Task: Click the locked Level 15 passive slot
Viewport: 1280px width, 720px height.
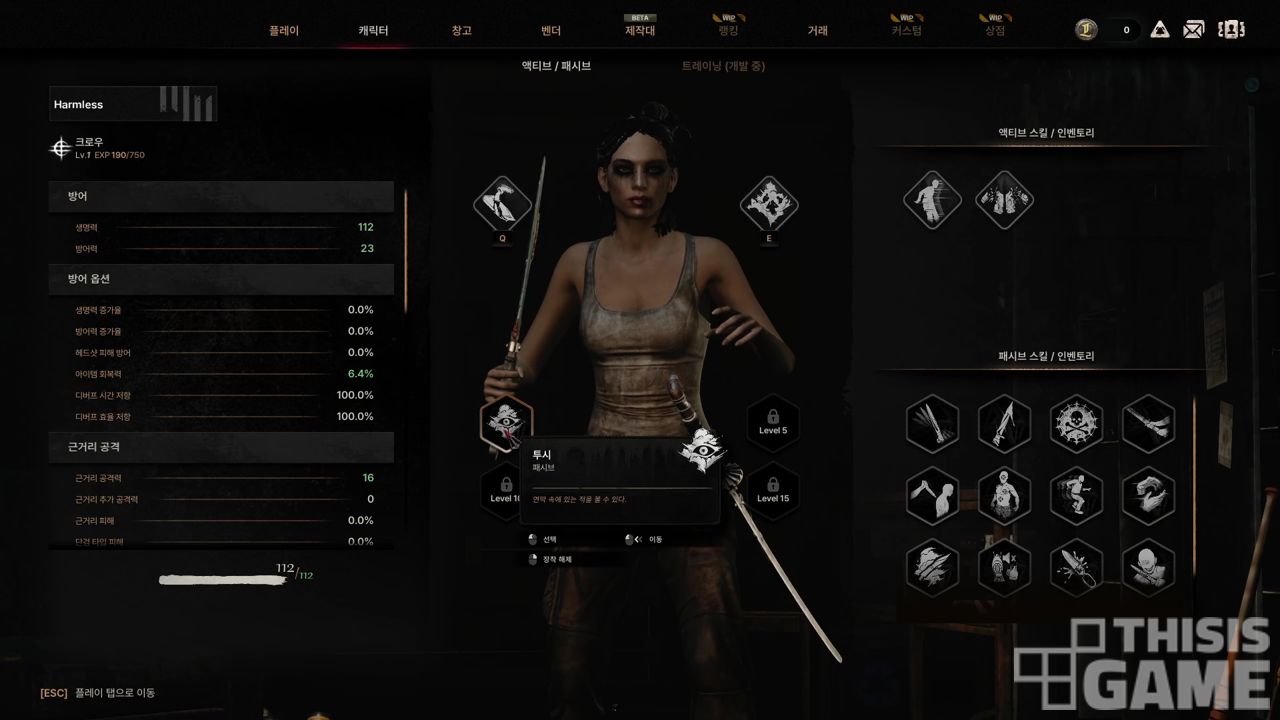Action: (x=773, y=491)
